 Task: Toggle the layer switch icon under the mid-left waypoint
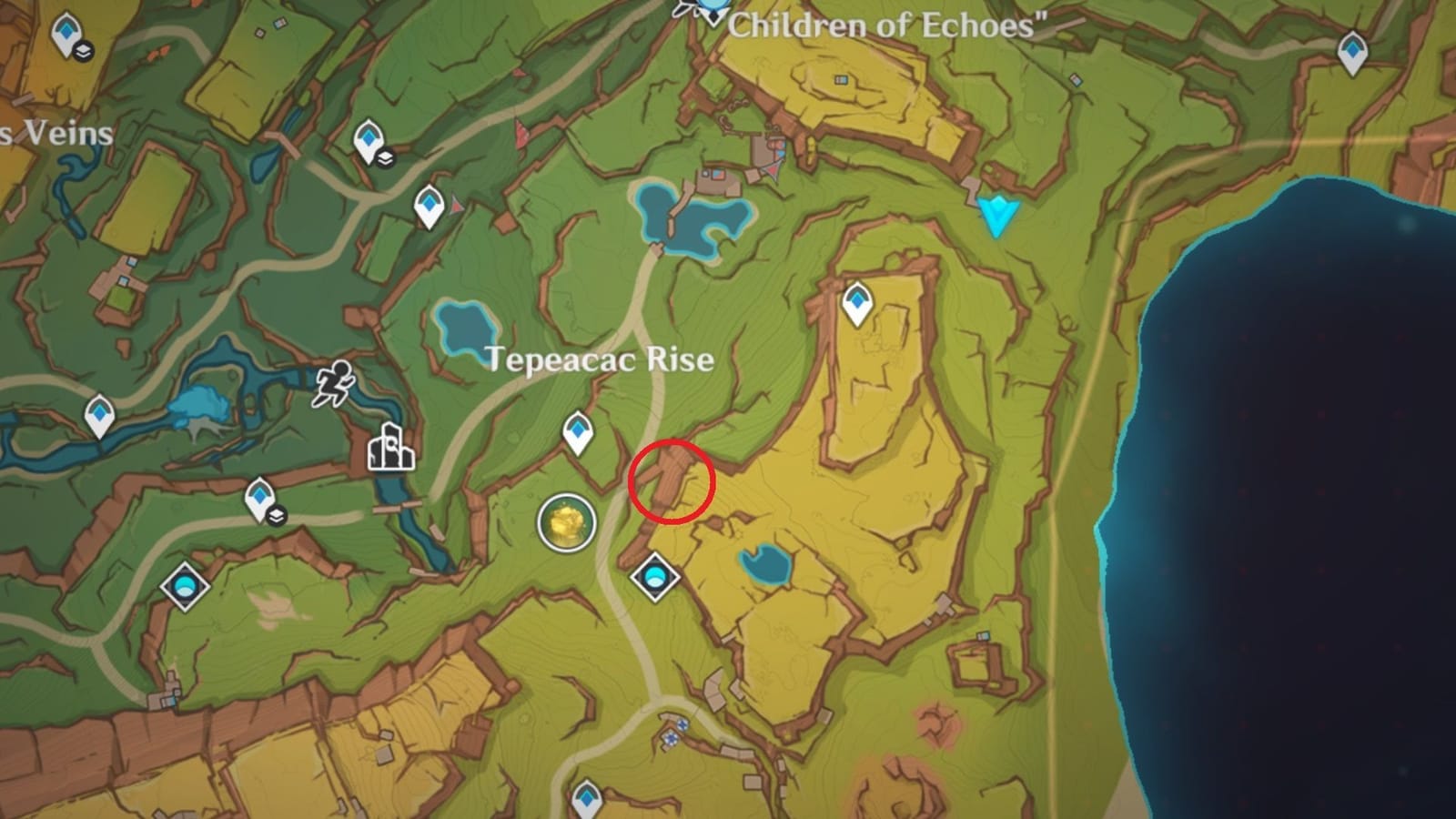[277, 515]
